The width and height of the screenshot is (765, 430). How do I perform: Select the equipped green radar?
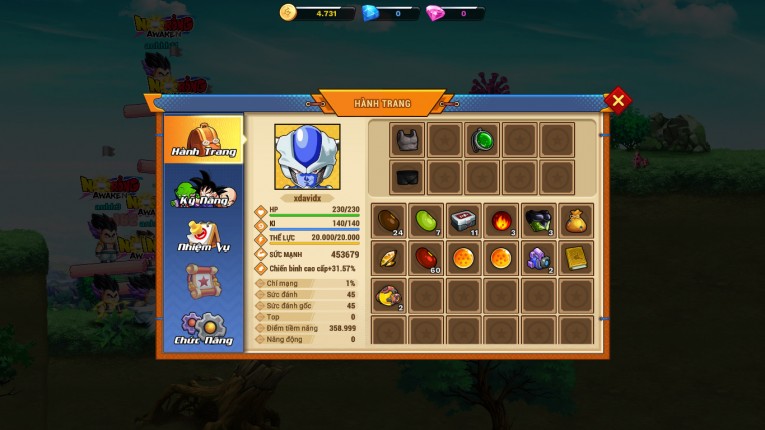pos(482,139)
